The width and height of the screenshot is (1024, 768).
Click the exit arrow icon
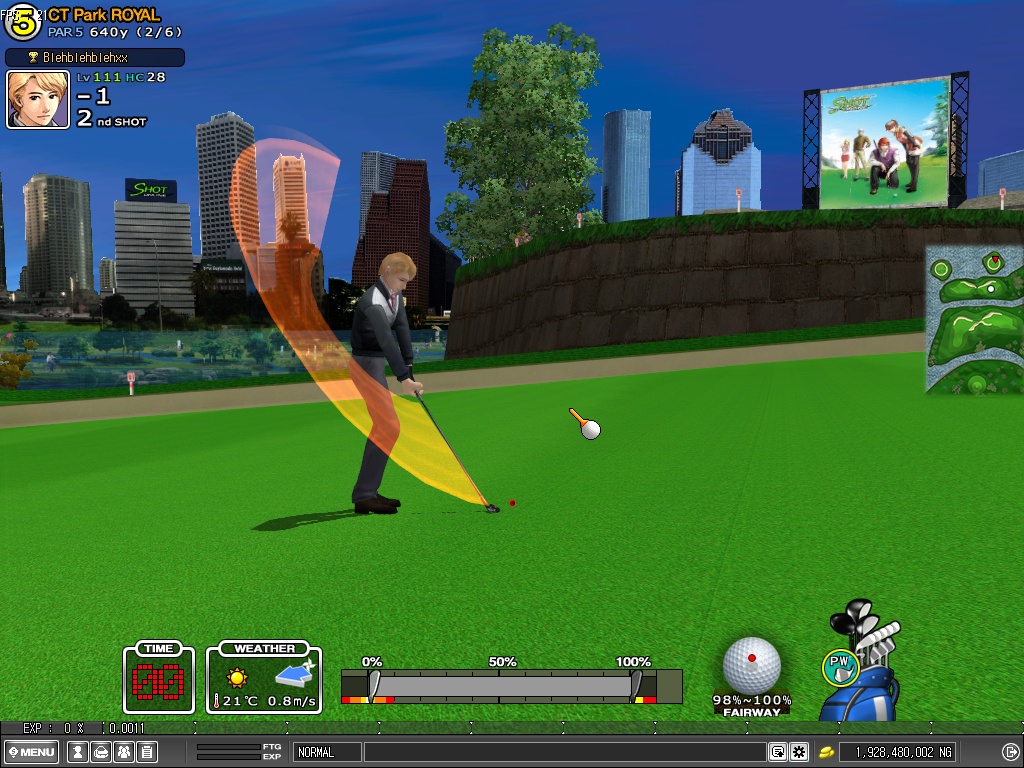pyautogui.click(x=1010, y=752)
